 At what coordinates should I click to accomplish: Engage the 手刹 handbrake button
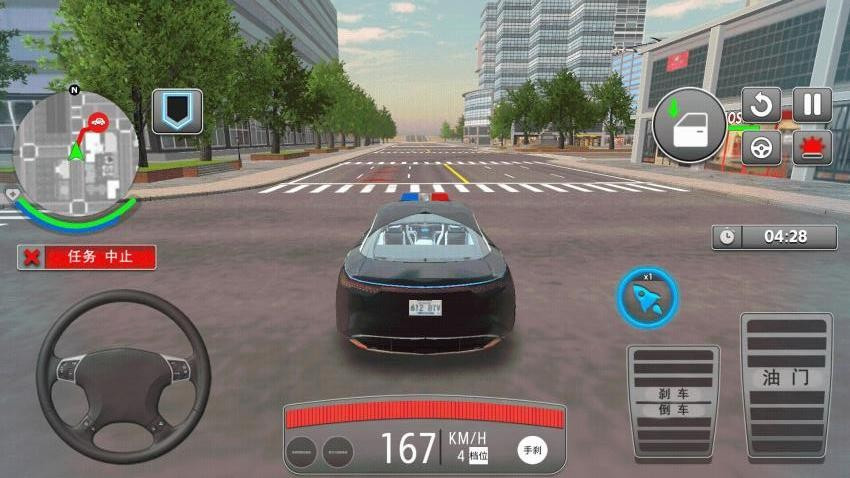(x=532, y=451)
